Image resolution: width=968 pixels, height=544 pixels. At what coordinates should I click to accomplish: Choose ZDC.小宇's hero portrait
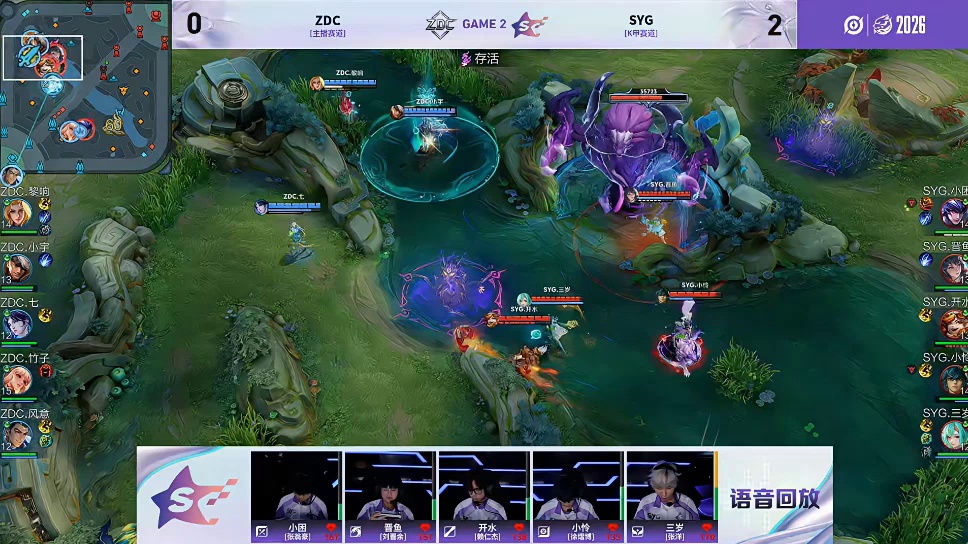pyautogui.click(x=16, y=268)
